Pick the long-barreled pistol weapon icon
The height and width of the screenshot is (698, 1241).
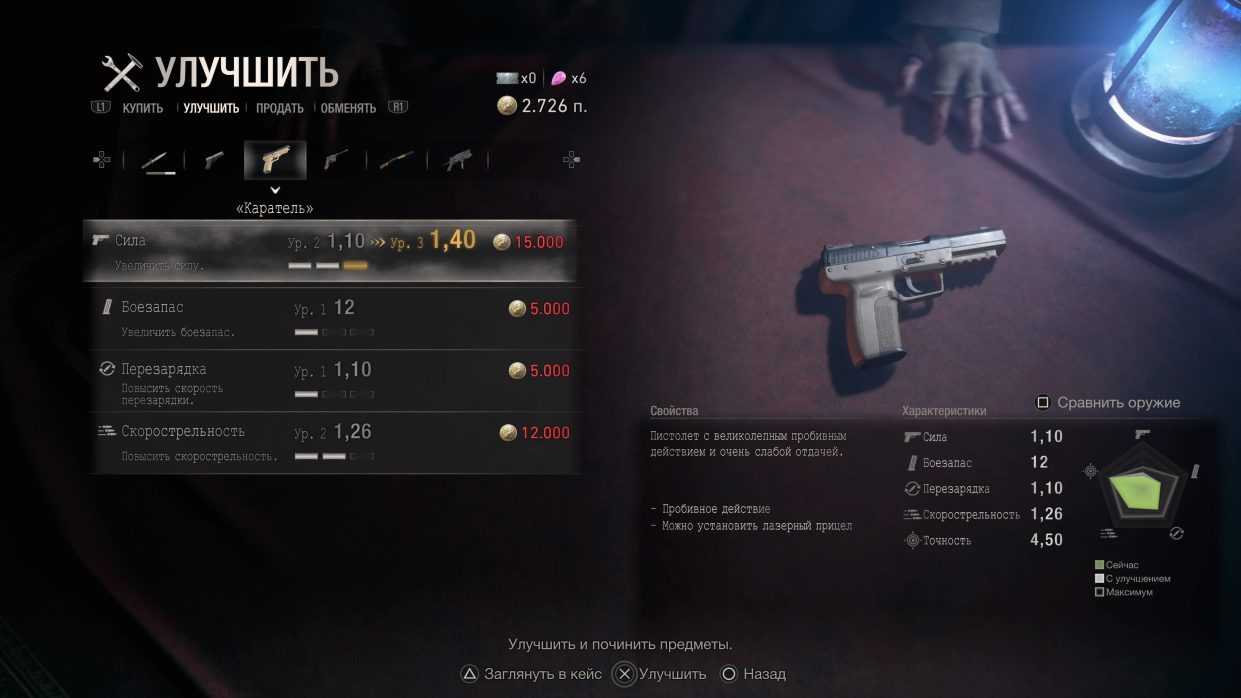tap(336, 161)
